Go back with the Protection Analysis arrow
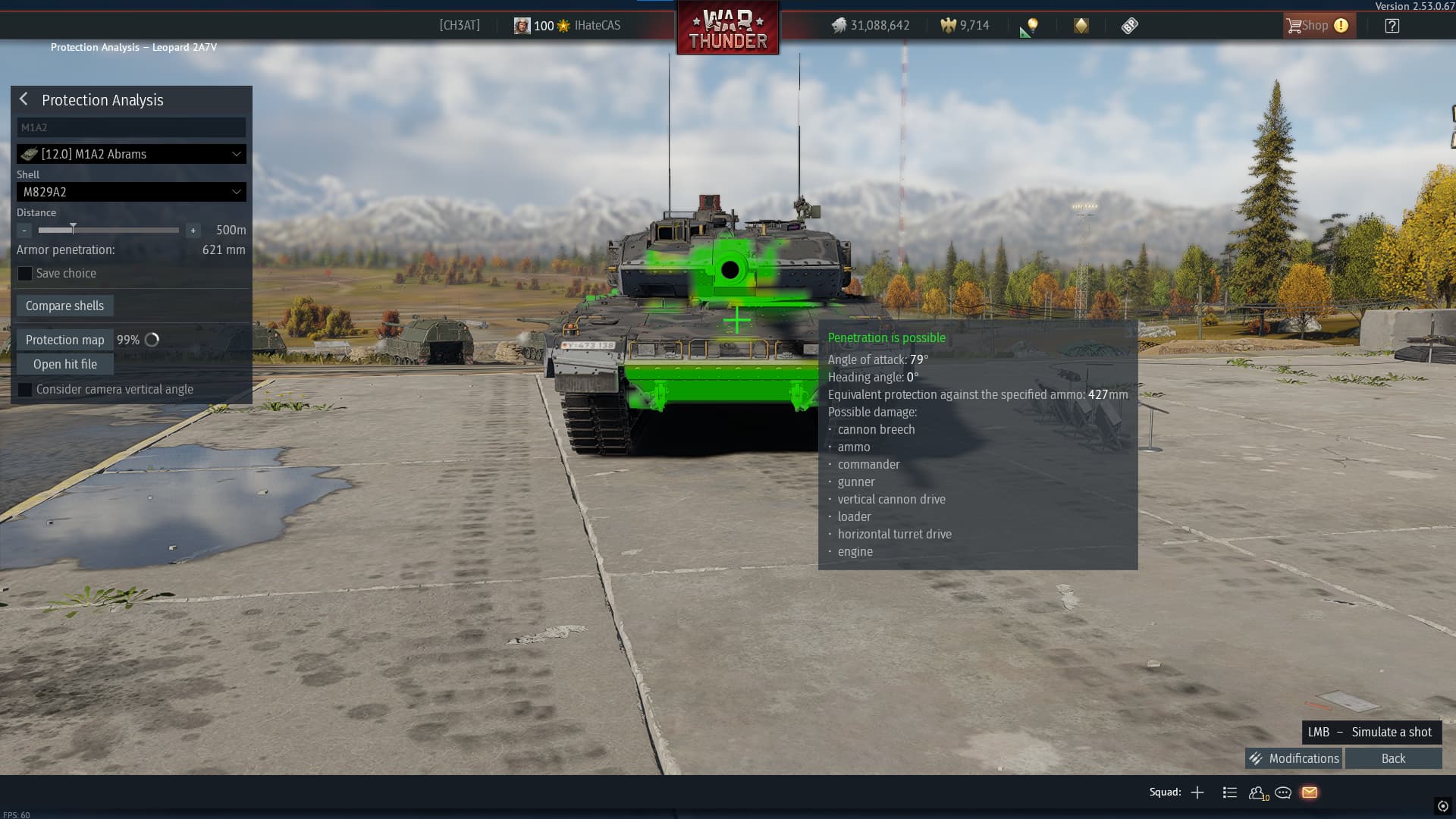Screen dimensions: 1456x819 pos(24,99)
